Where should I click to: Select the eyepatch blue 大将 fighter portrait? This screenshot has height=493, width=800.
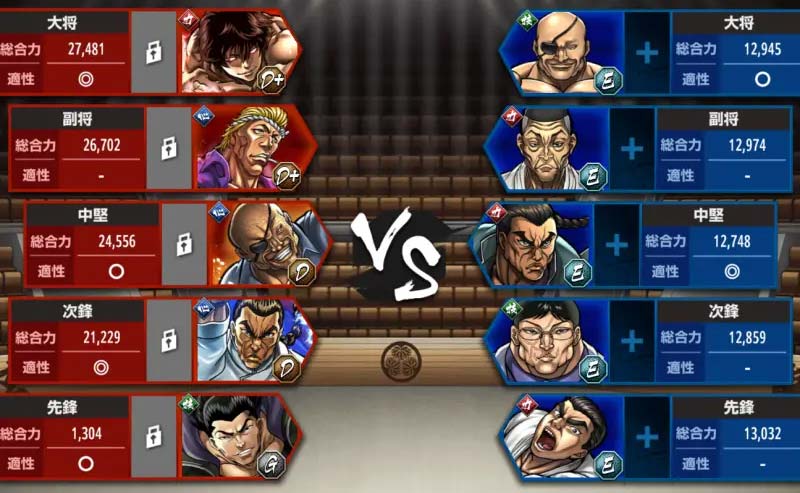560,54
